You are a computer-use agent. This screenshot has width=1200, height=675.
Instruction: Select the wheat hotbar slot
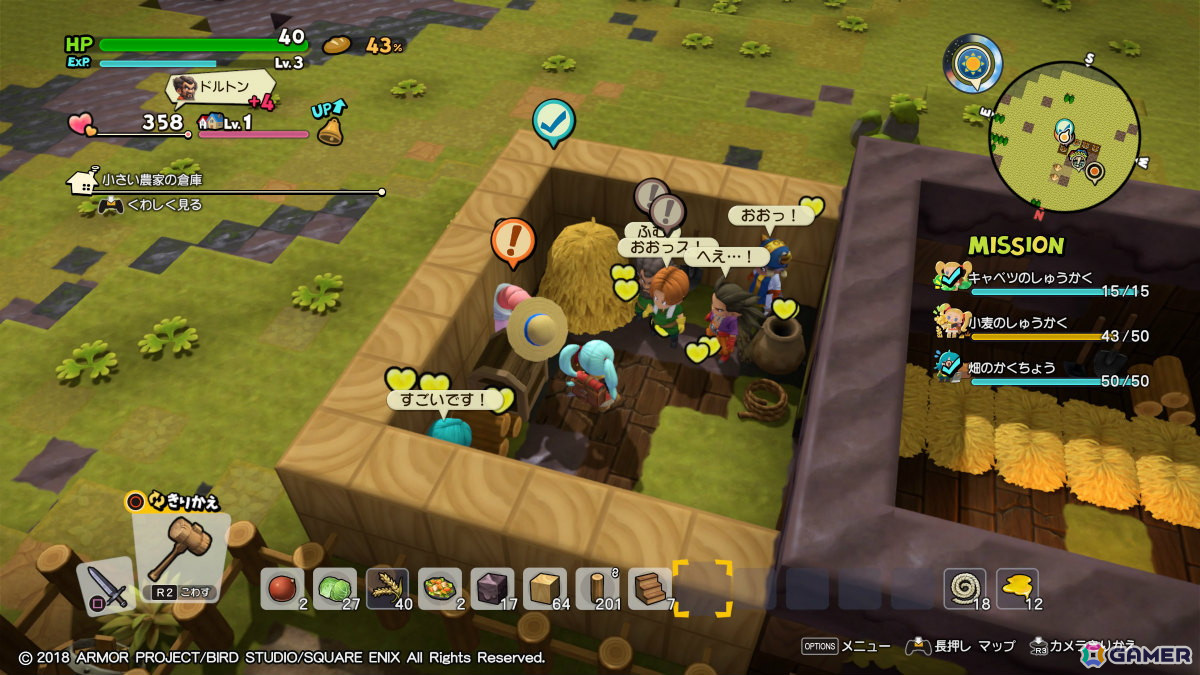pyautogui.click(x=387, y=588)
